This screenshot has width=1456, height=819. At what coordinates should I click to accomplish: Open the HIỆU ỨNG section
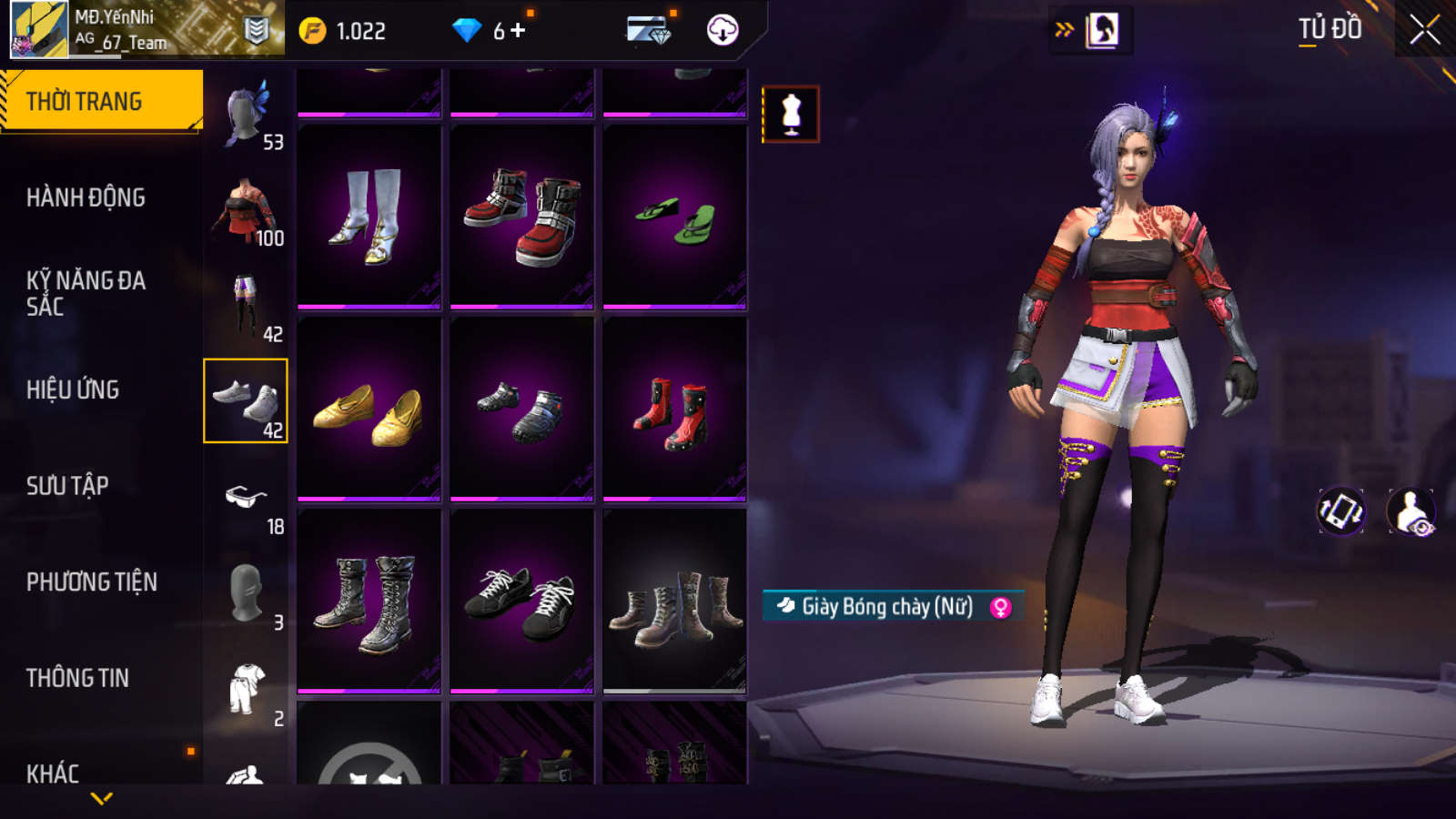(x=73, y=389)
